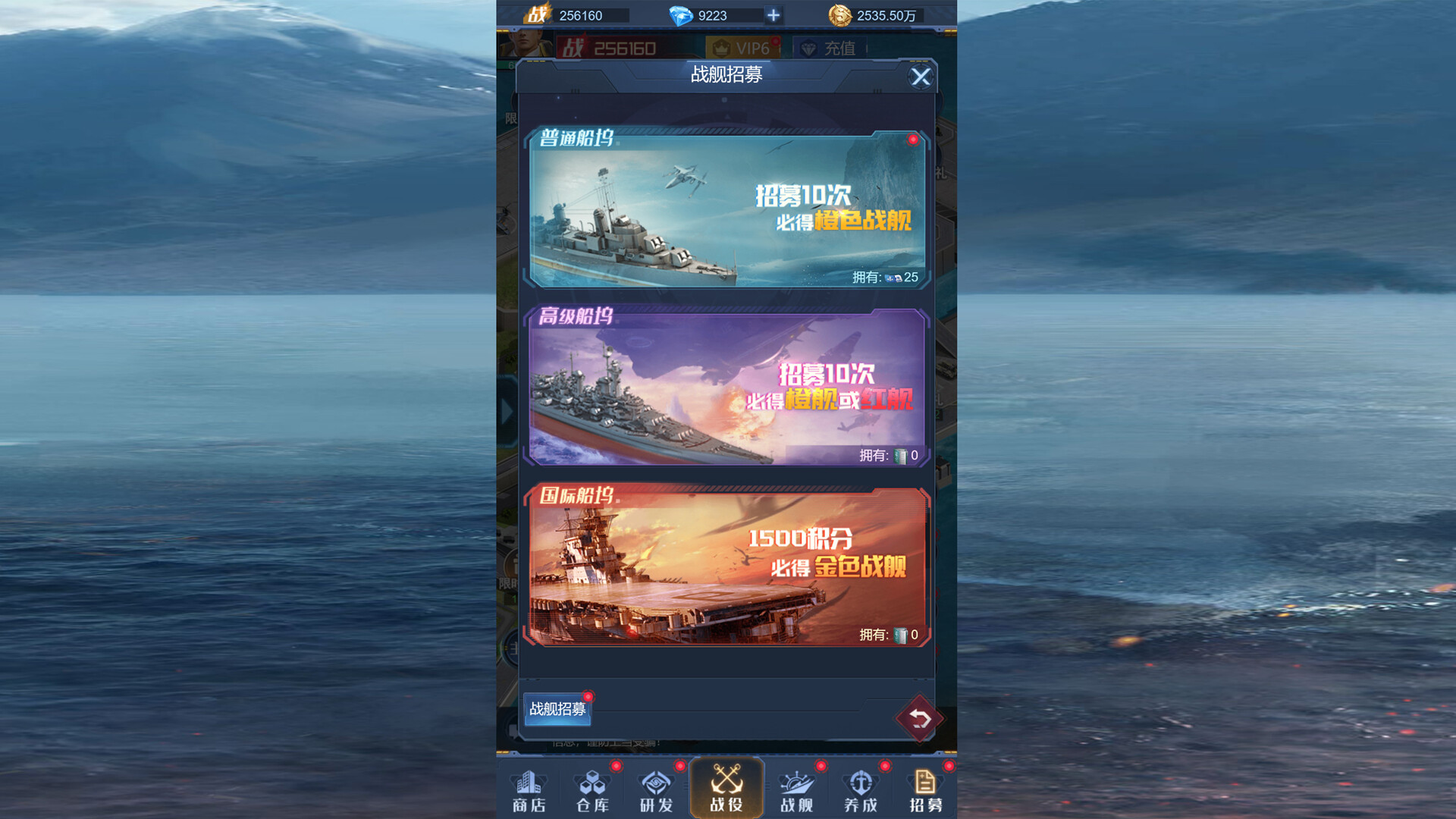1456x819 pixels.
Task: Open the 招募 recruitment panel
Action: click(x=924, y=789)
